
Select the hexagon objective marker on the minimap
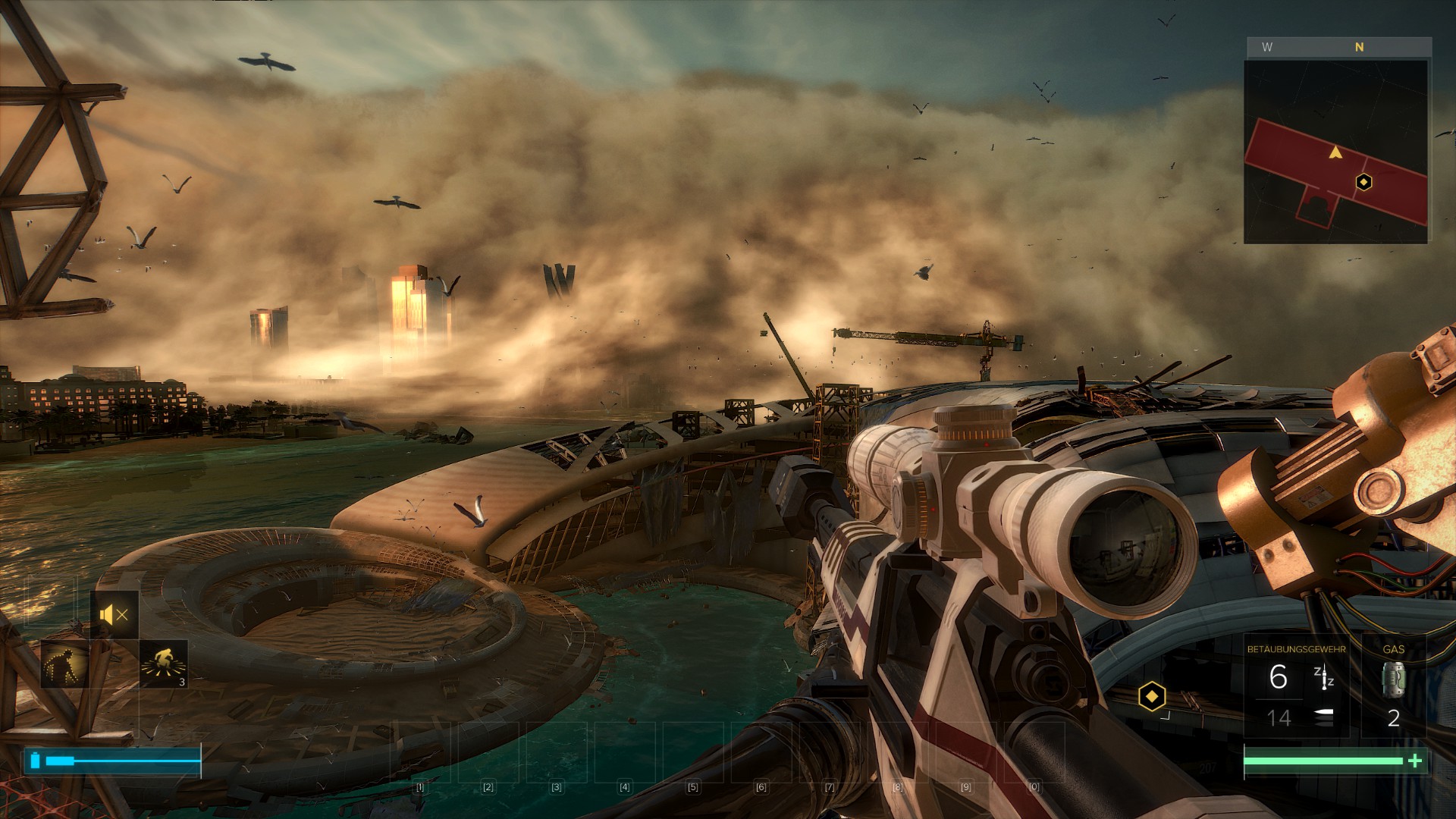(x=1363, y=182)
